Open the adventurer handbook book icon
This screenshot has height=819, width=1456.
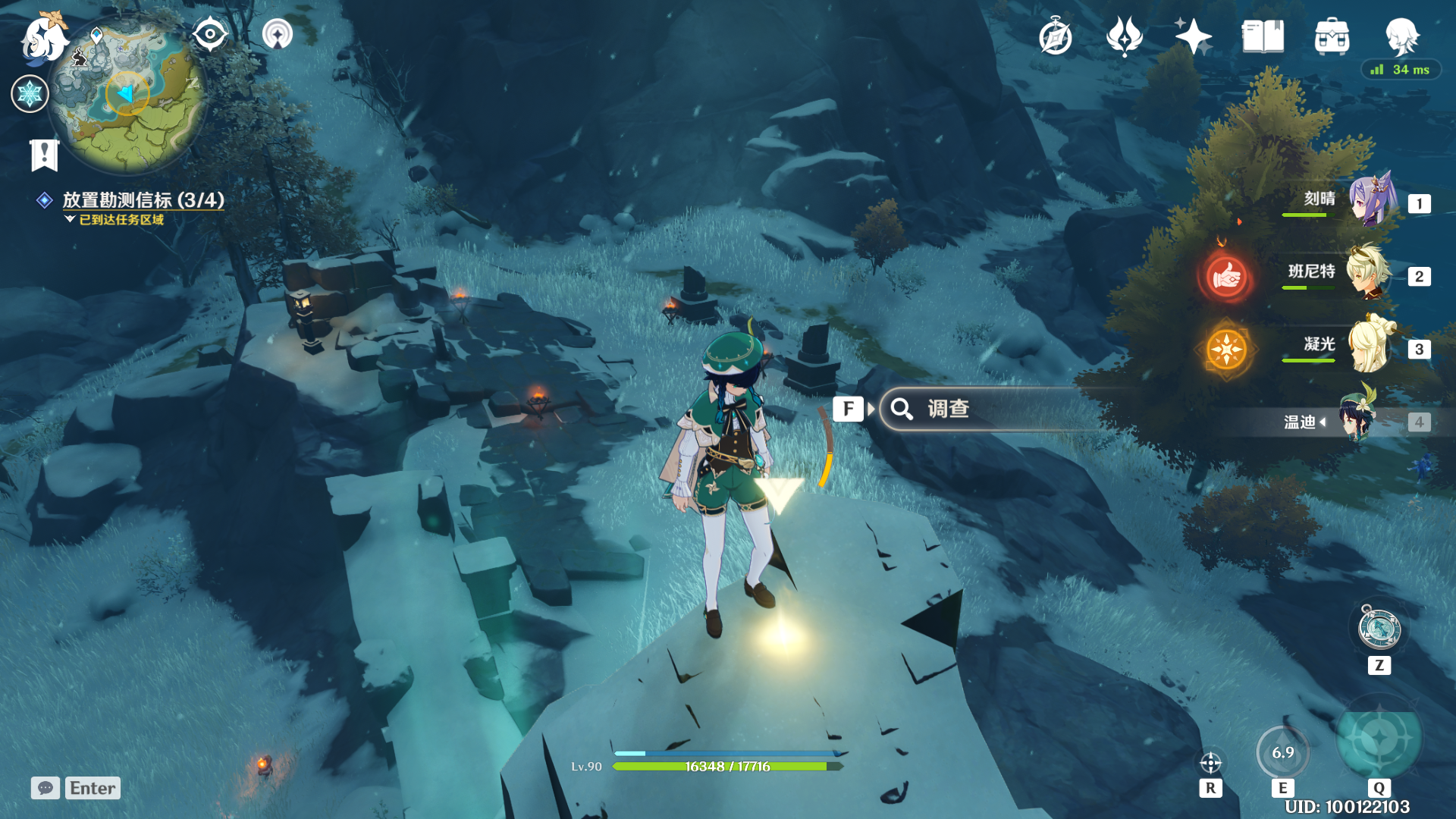click(1263, 36)
